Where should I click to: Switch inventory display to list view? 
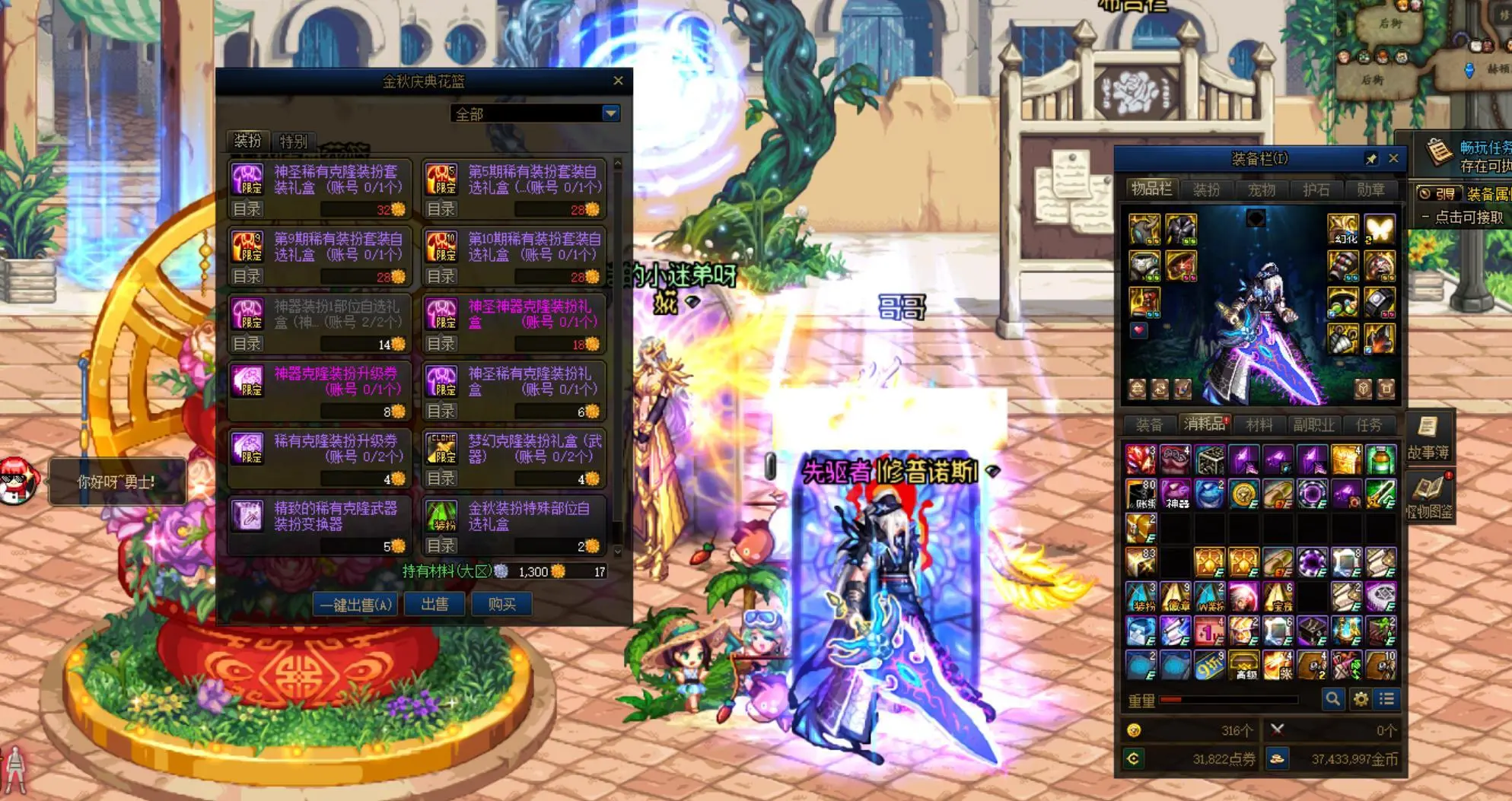point(1387,698)
